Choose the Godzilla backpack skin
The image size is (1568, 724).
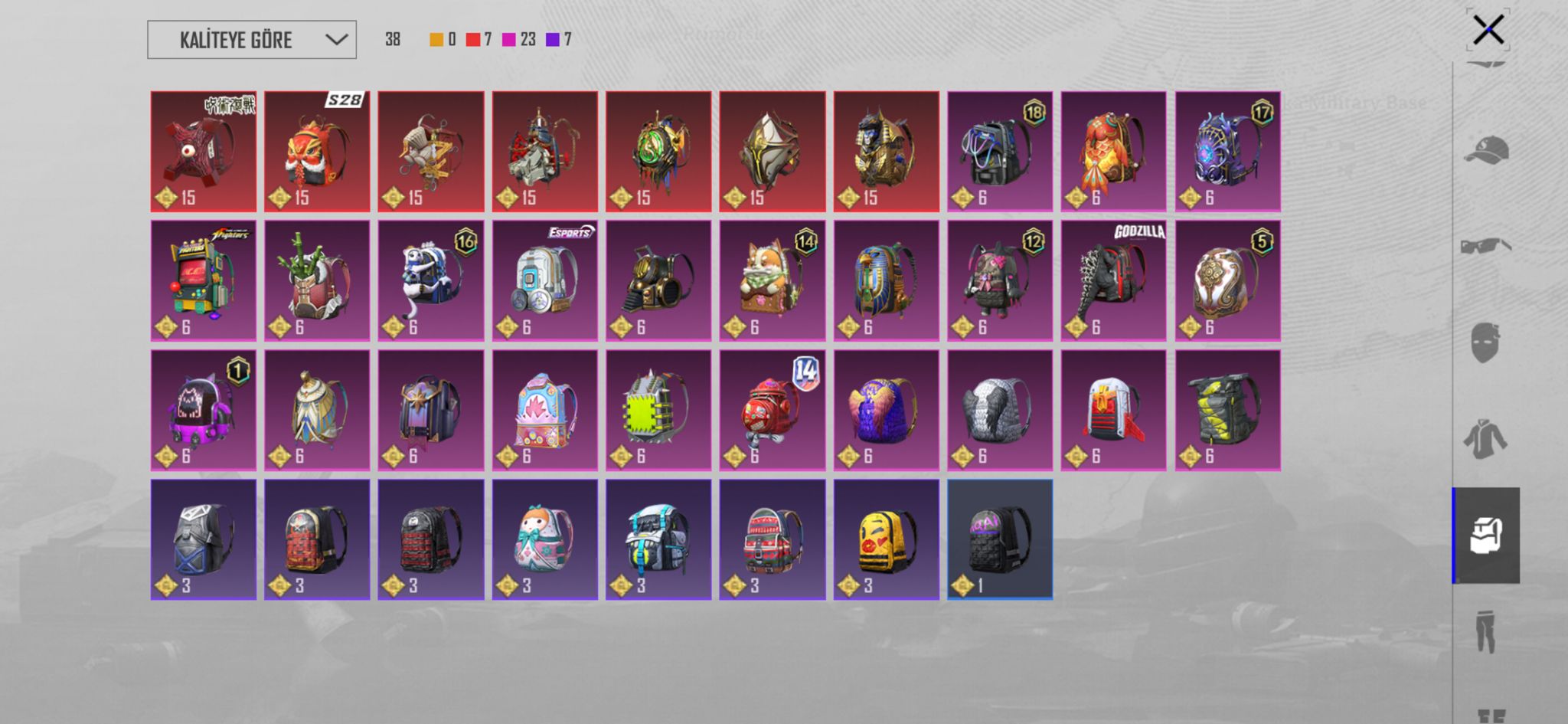(x=1113, y=280)
